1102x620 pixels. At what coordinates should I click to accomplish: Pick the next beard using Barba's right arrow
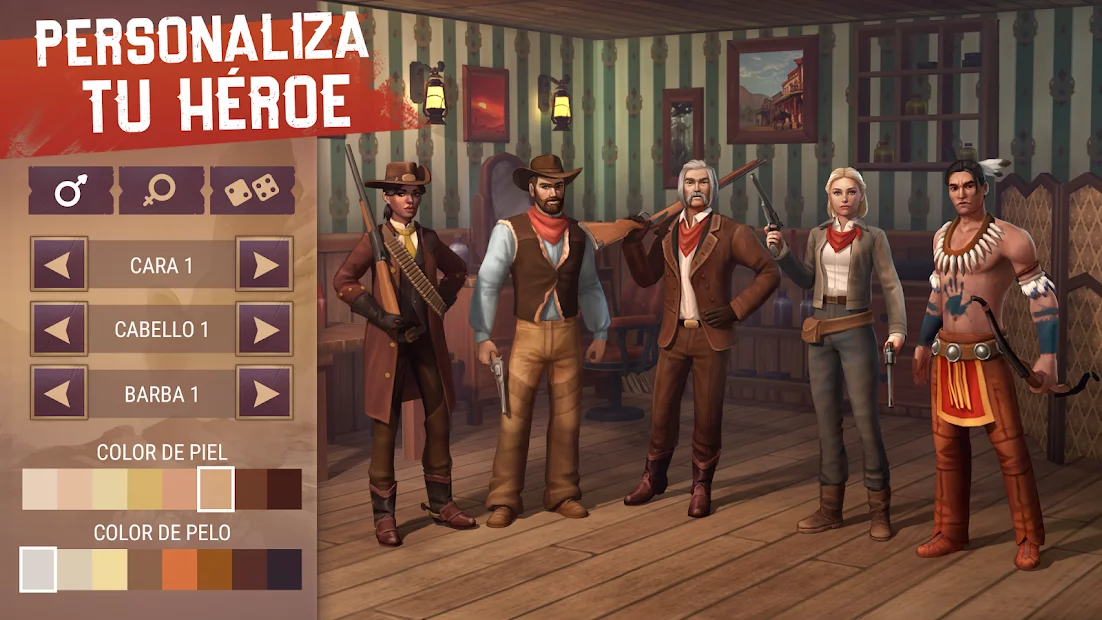point(265,393)
